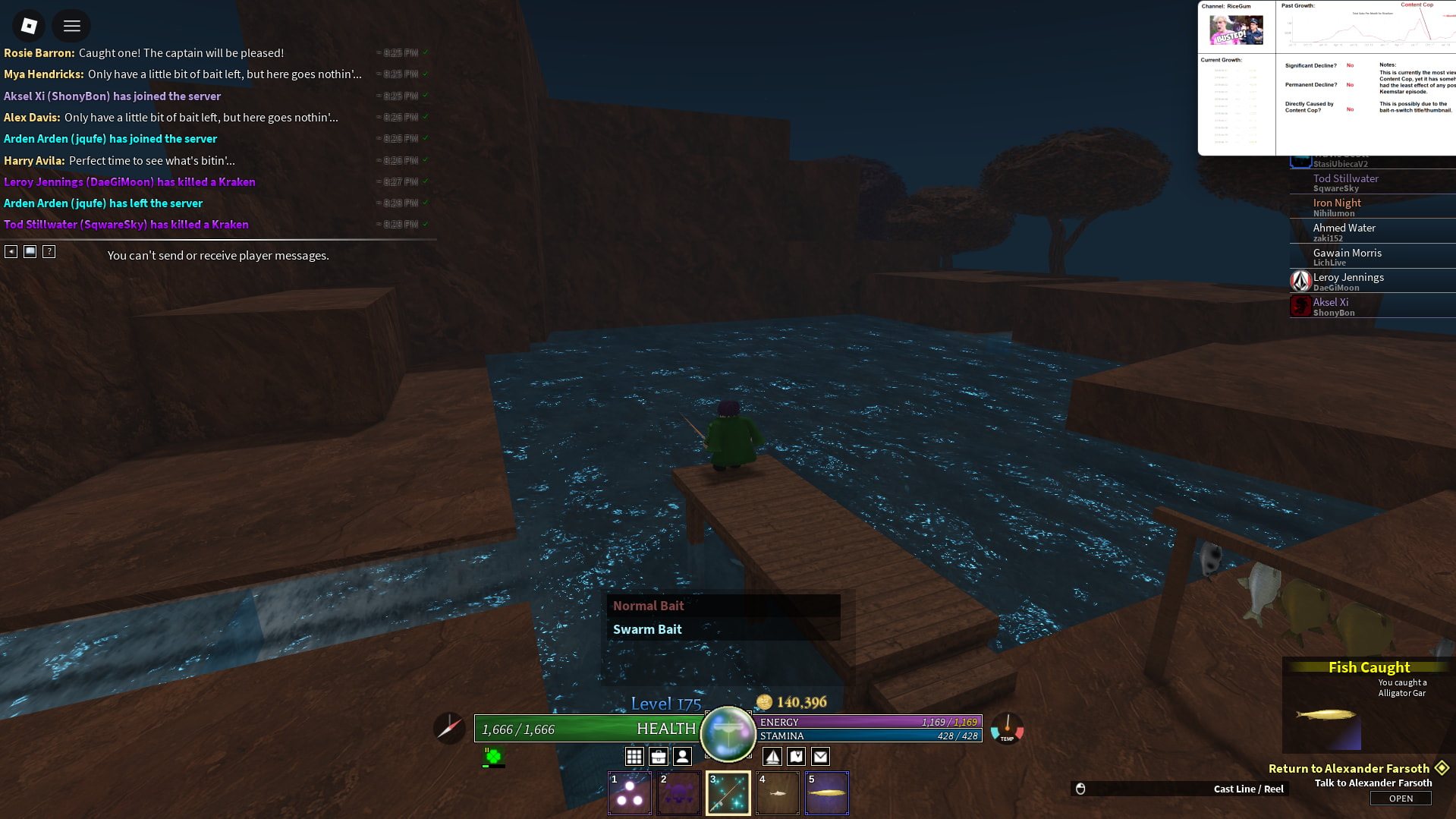The width and height of the screenshot is (1456, 819).
Task: Open chat help question mark button
Action: tap(49, 251)
